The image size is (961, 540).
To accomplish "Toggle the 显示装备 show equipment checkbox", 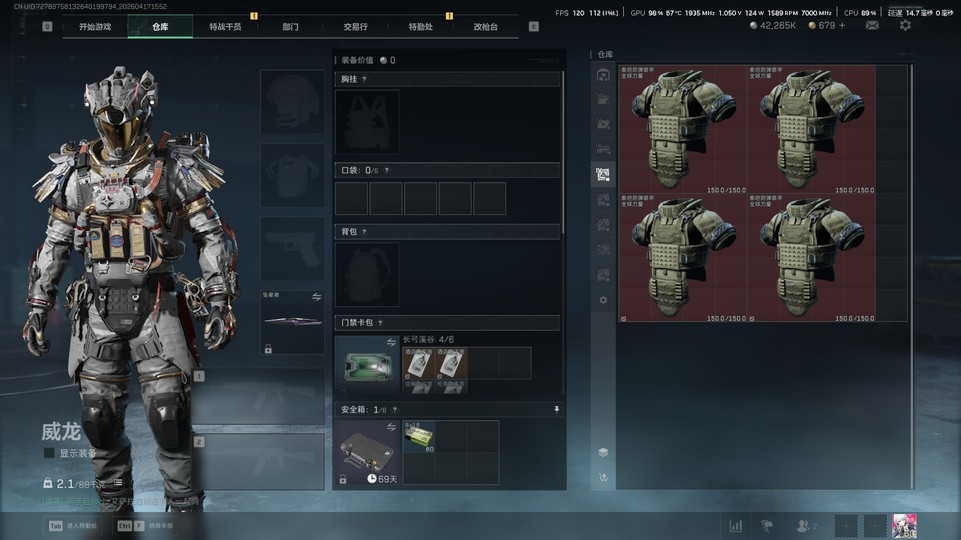I will (x=49, y=453).
